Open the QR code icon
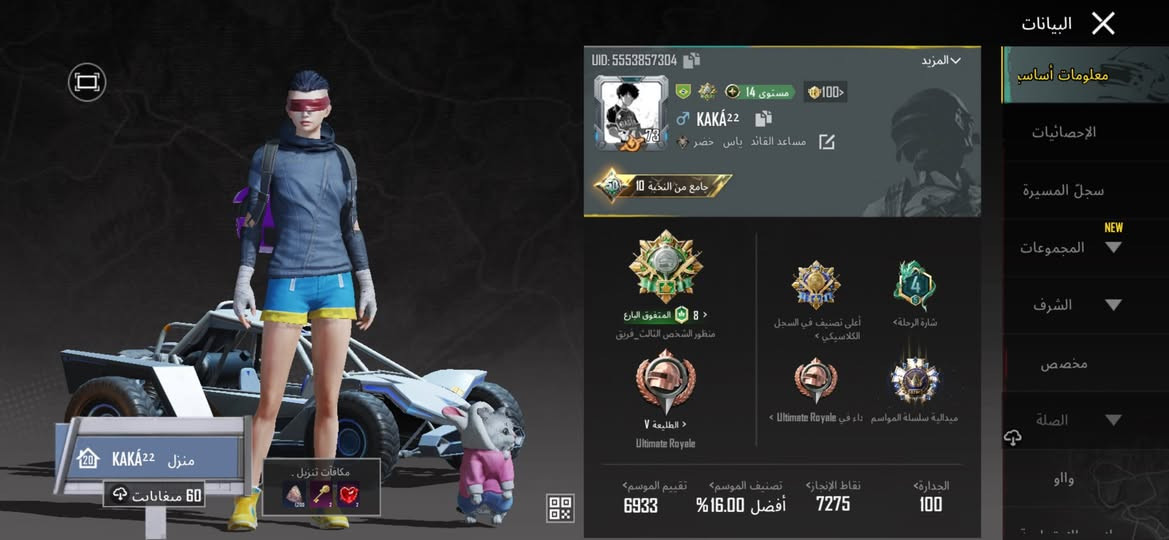This screenshot has width=1169, height=540. coord(560,508)
